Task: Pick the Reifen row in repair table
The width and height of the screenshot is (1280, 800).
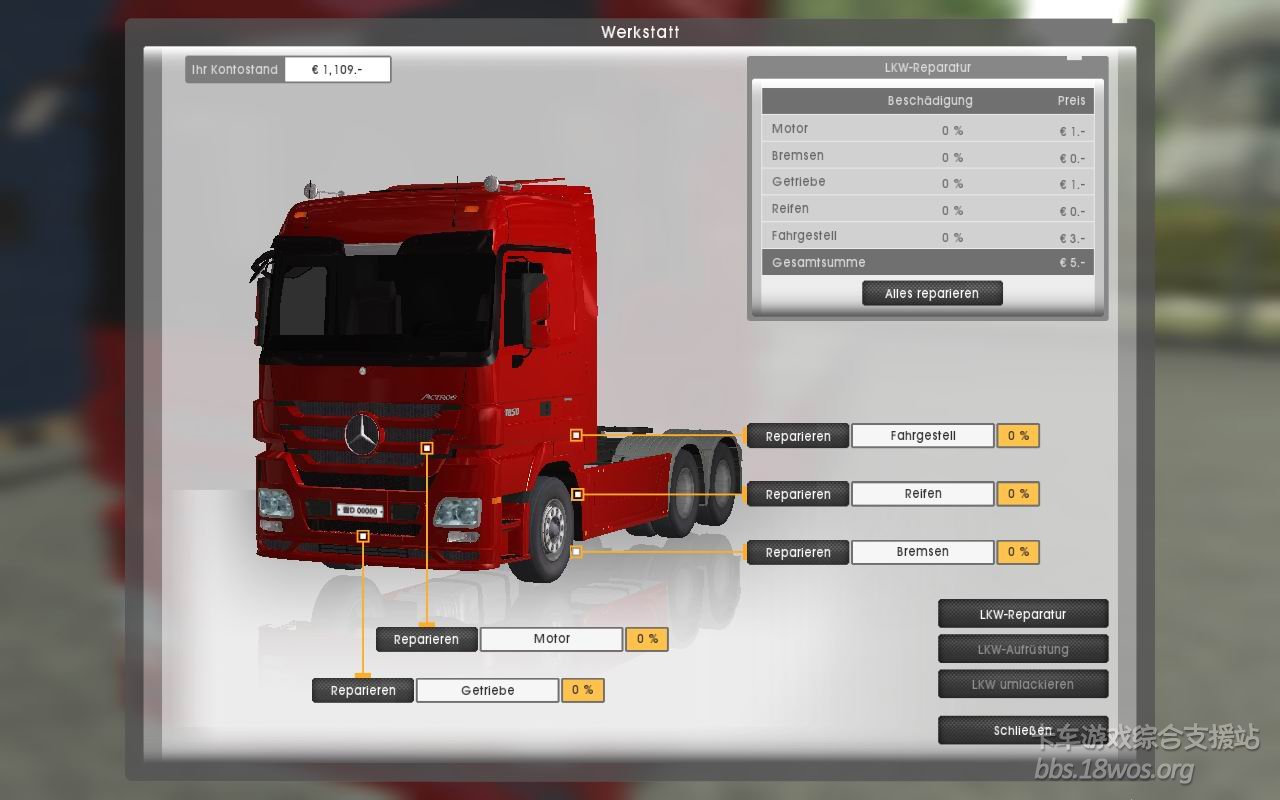Action: coord(927,209)
